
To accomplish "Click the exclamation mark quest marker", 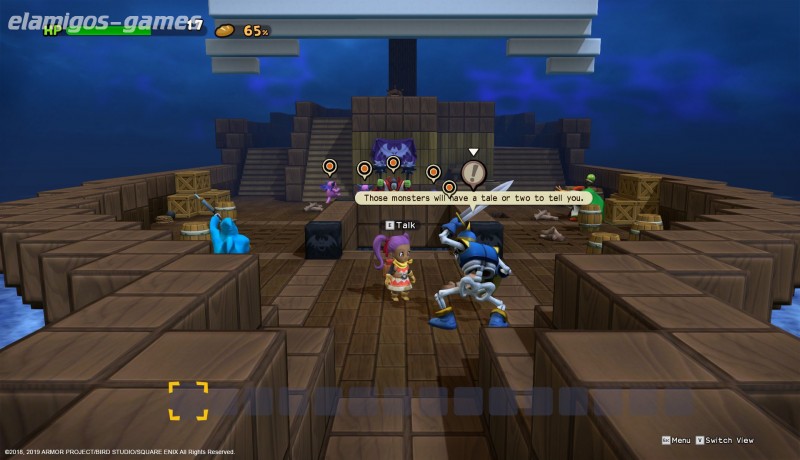I will (474, 174).
